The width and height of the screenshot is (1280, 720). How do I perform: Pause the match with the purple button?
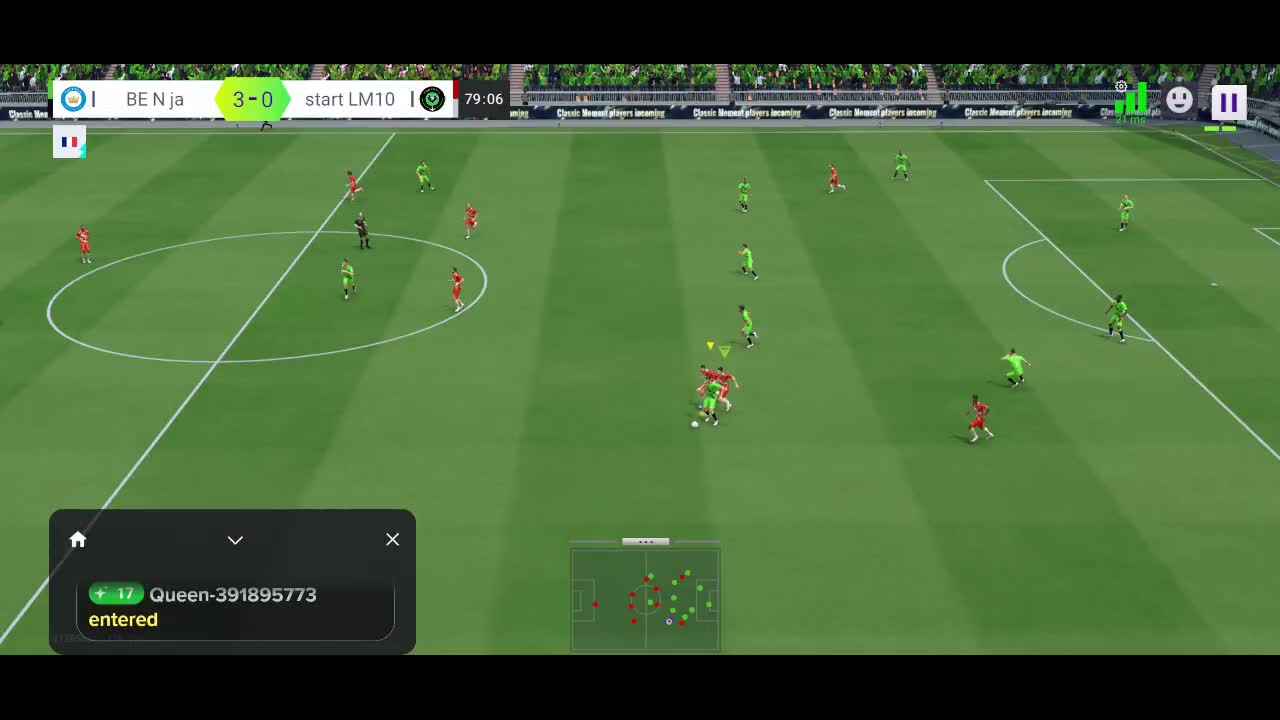coord(1228,102)
